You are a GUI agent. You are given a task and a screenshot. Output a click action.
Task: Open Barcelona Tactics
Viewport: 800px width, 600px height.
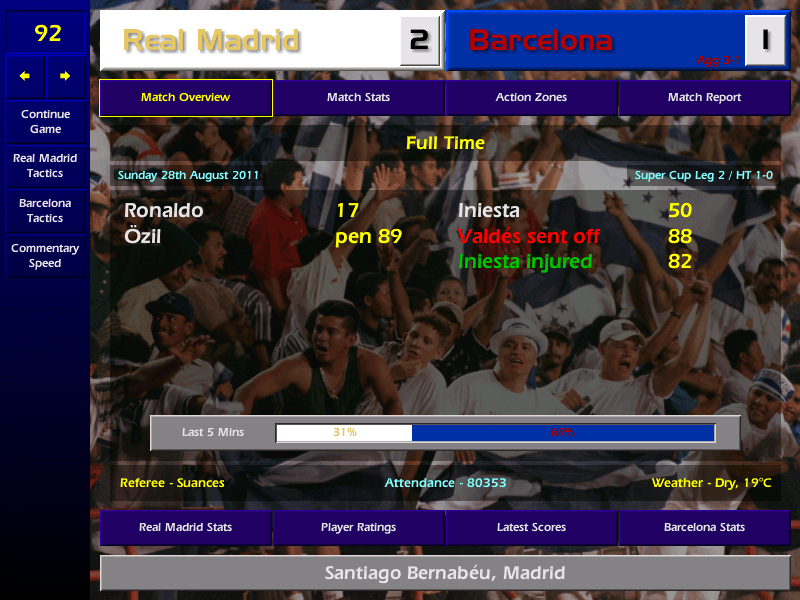click(x=45, y=210)
